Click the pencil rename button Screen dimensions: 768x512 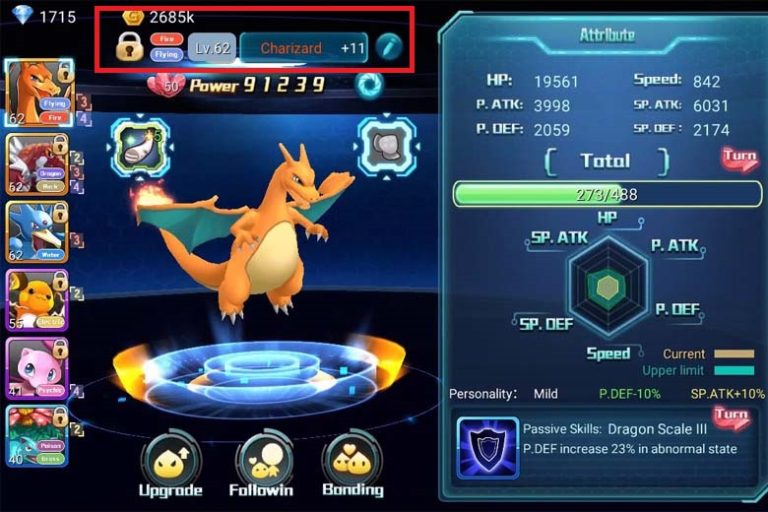click(x=388, y=47)
